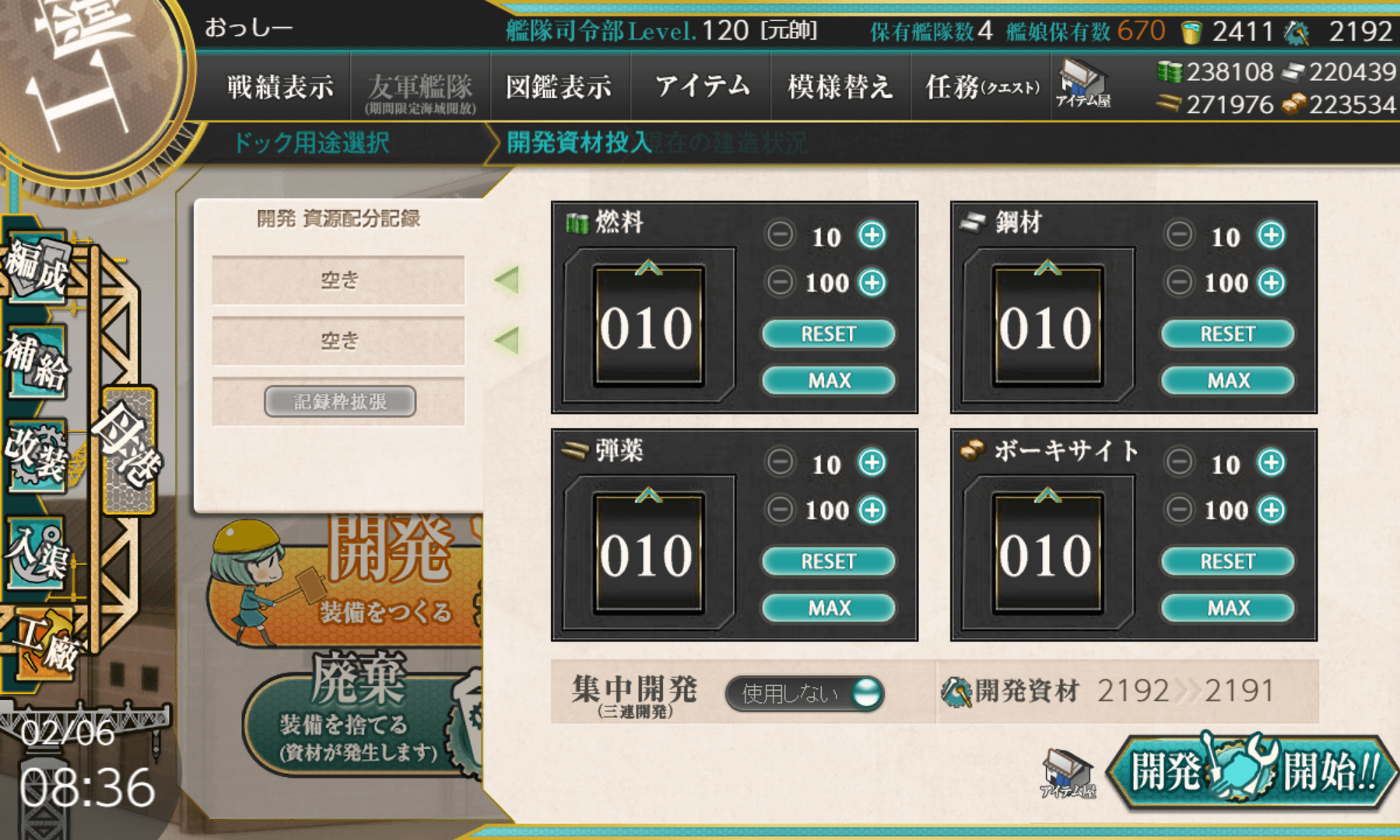Screen dimensions: 1400x840
Task: Open the アイテム屋 shop in top bar
Action: [1082, 84]
